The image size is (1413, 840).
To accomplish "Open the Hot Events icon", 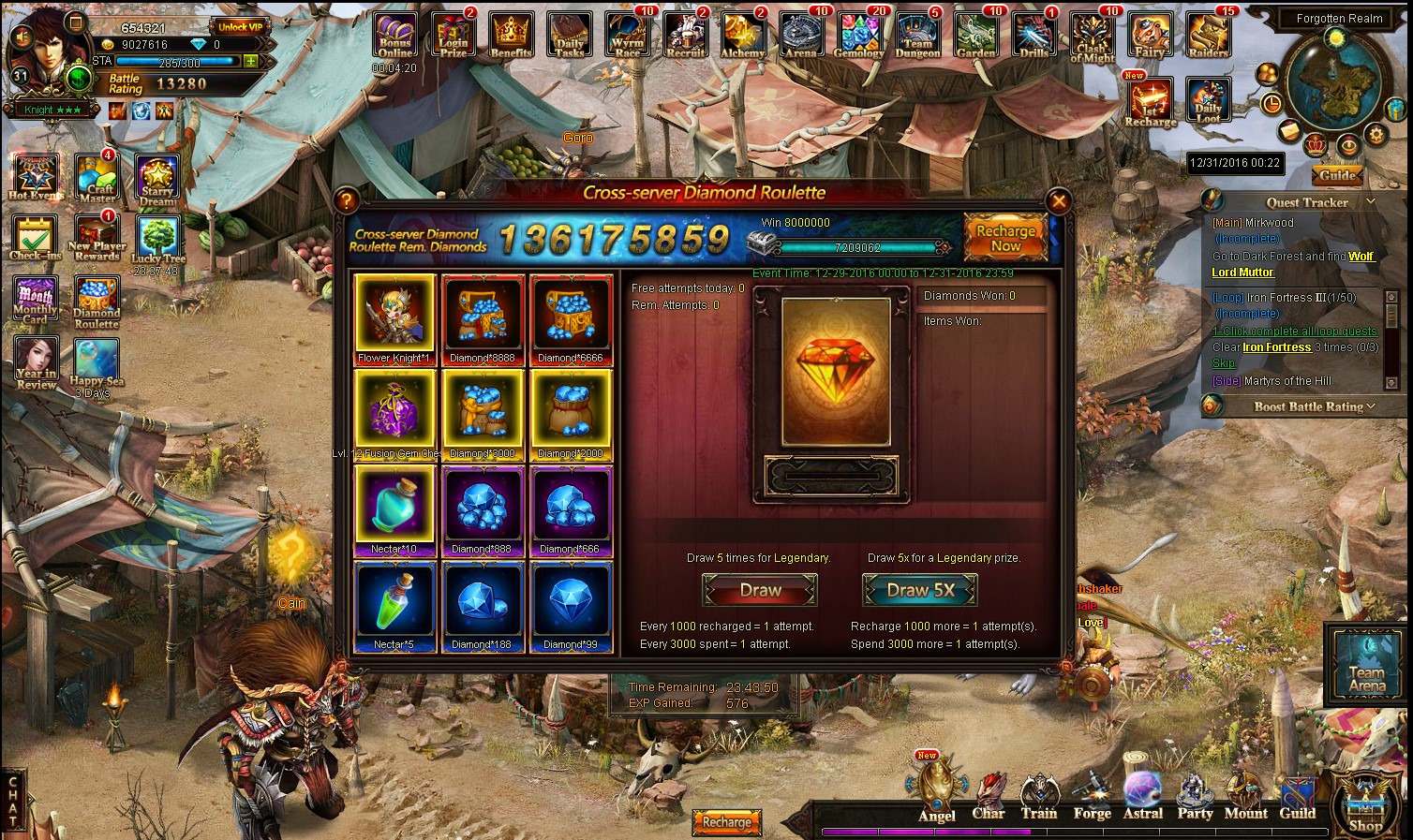I will tap(36, 177).
